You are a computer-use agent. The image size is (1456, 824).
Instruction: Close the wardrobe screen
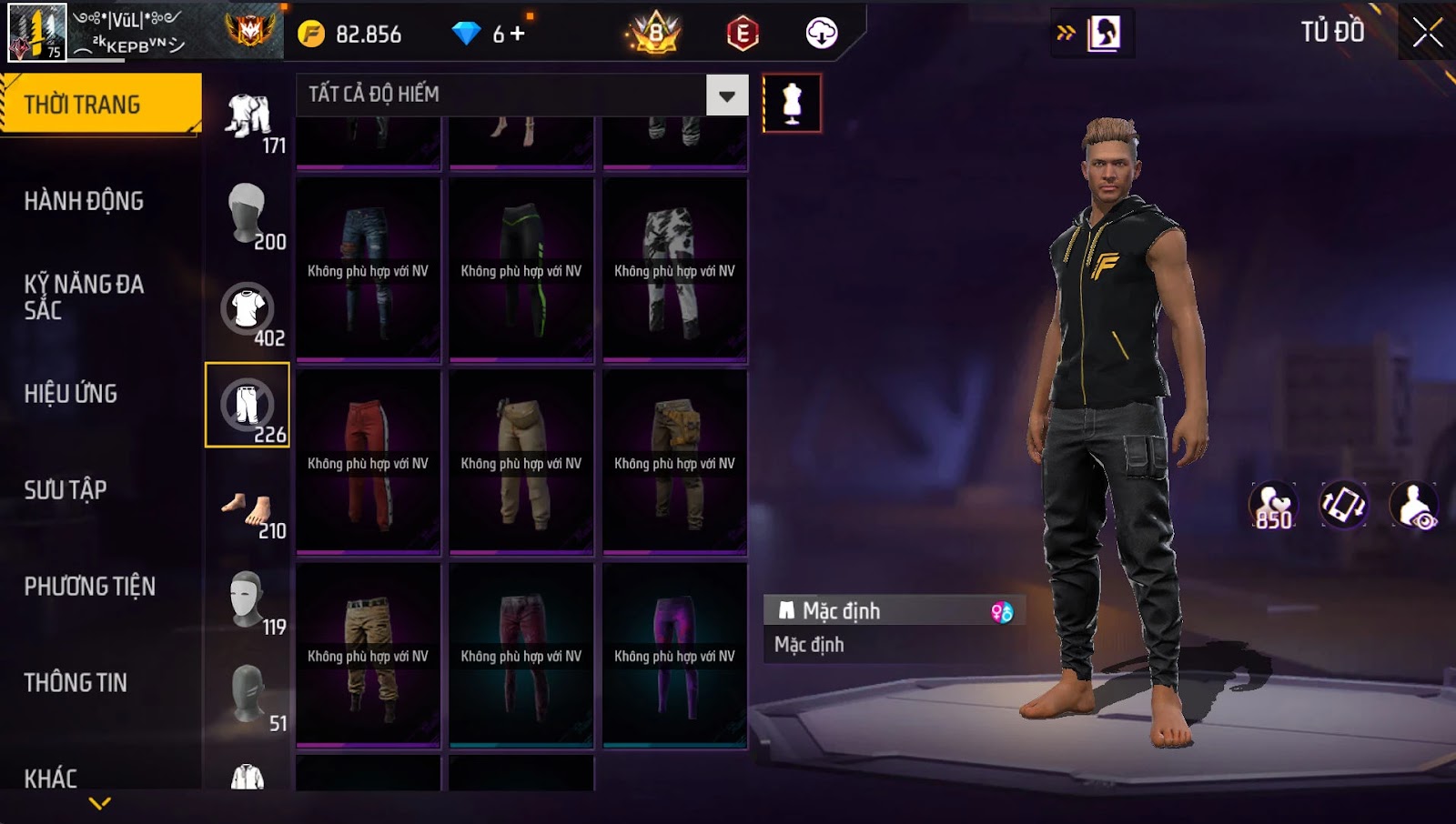(x=1427, y=34)
